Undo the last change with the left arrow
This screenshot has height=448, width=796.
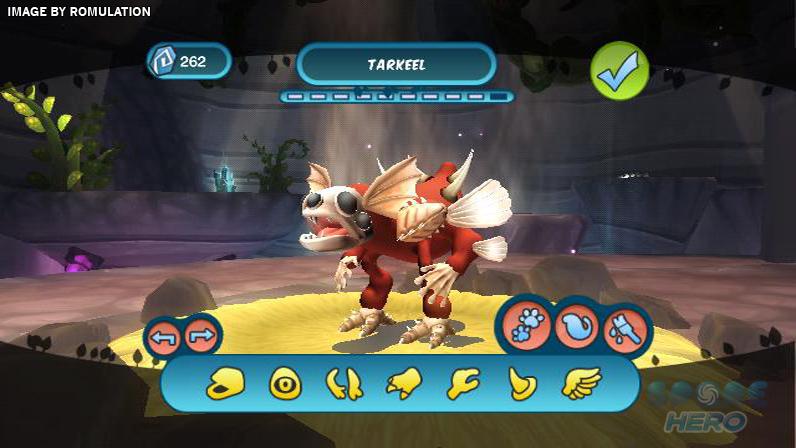[x=165, y=337]
